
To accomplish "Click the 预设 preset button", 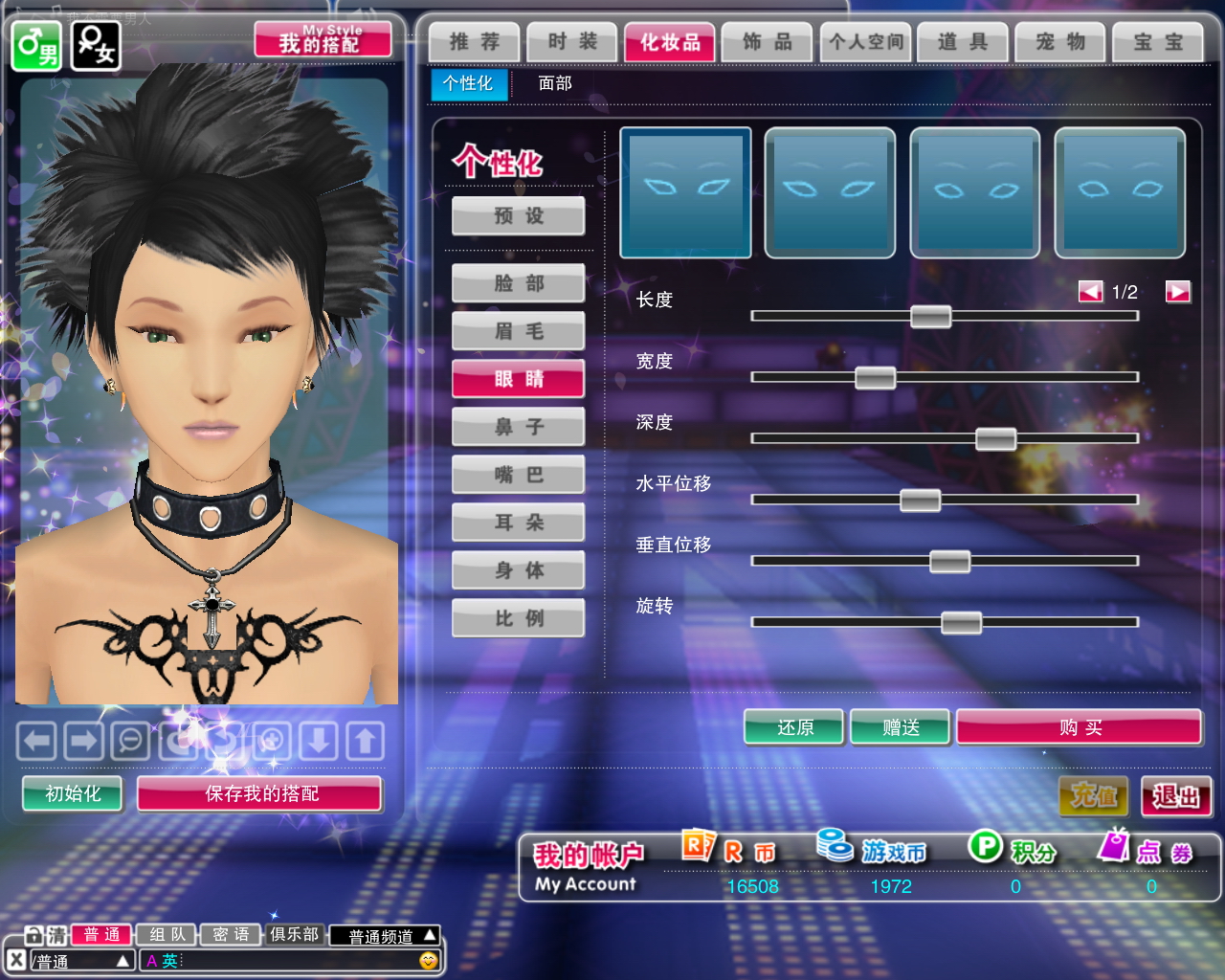I will [519, 216].
